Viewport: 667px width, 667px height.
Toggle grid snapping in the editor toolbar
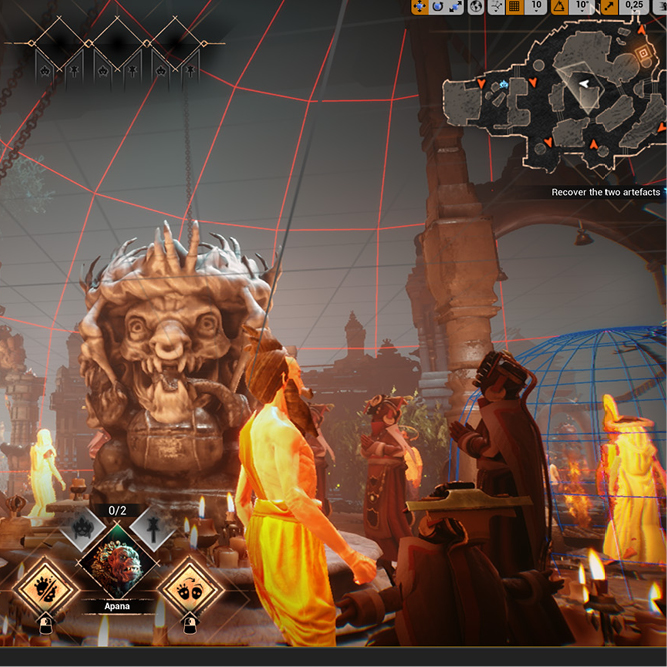click(515, 6)
